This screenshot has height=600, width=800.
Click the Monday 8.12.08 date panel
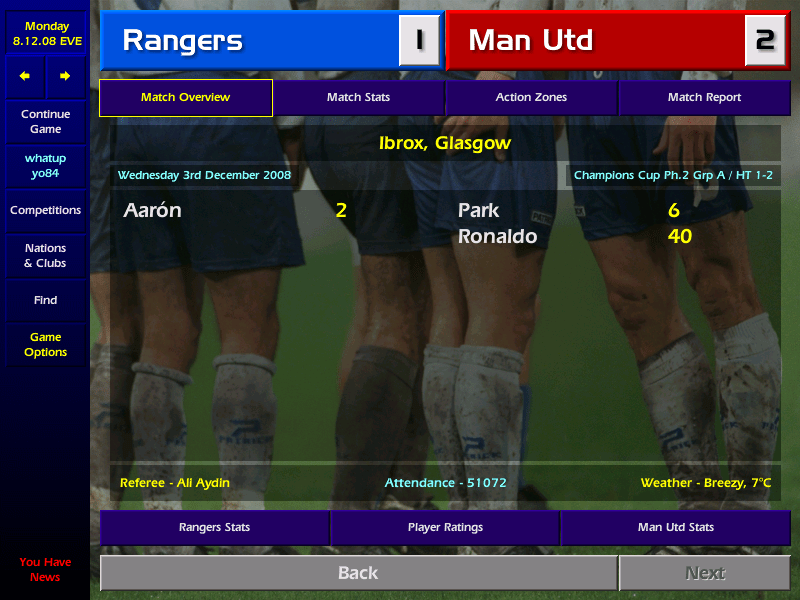pos(47,34)
